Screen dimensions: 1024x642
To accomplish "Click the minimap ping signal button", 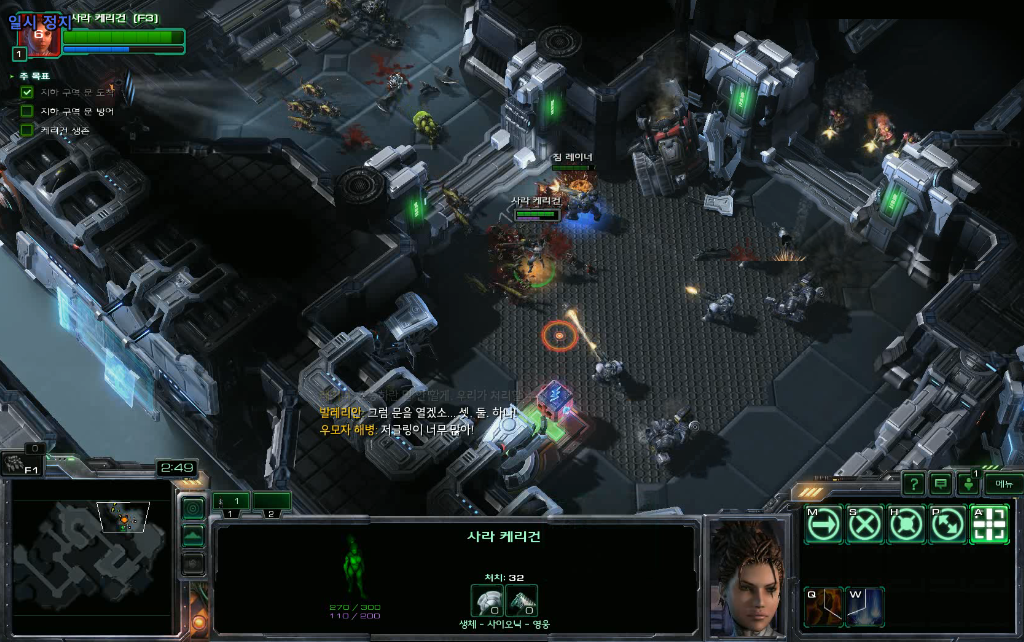I will coord(193,508).
